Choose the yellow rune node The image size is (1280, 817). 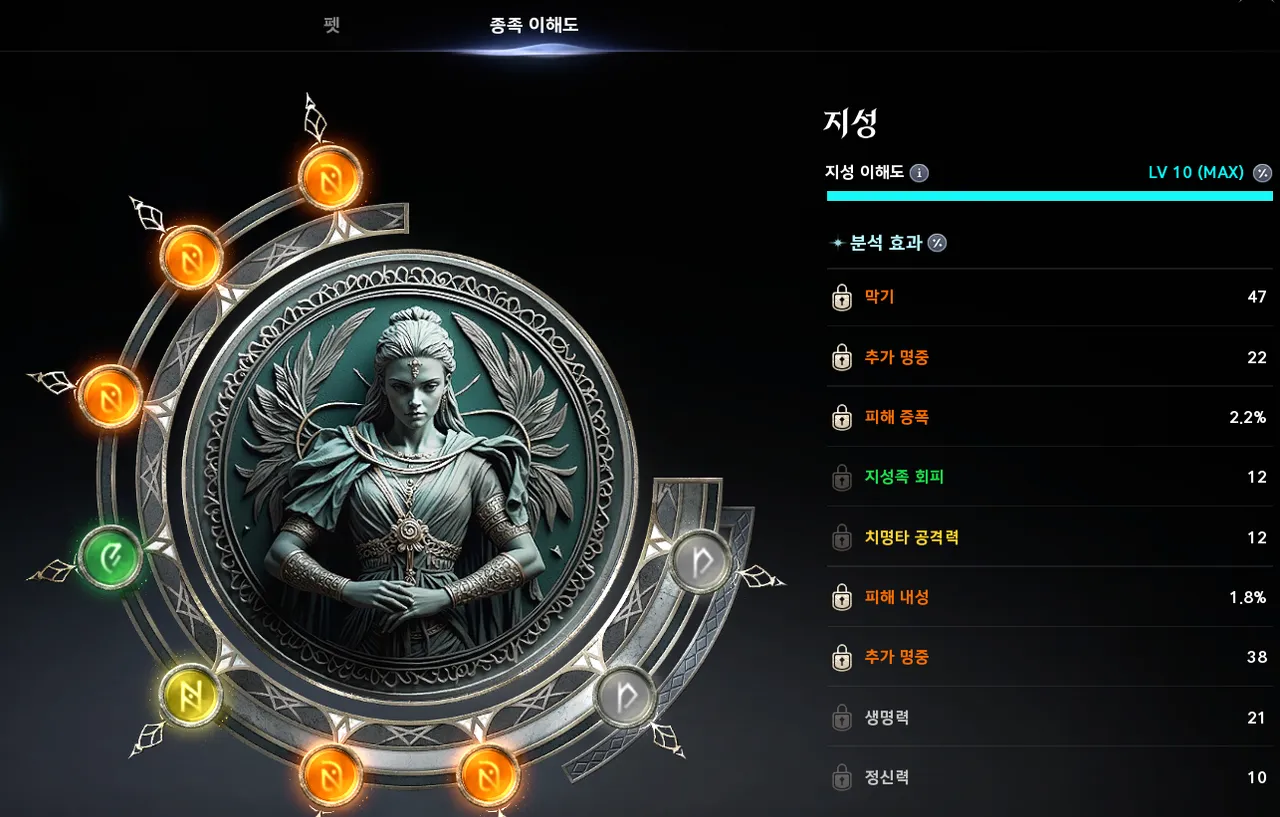(x=190, y=693)
